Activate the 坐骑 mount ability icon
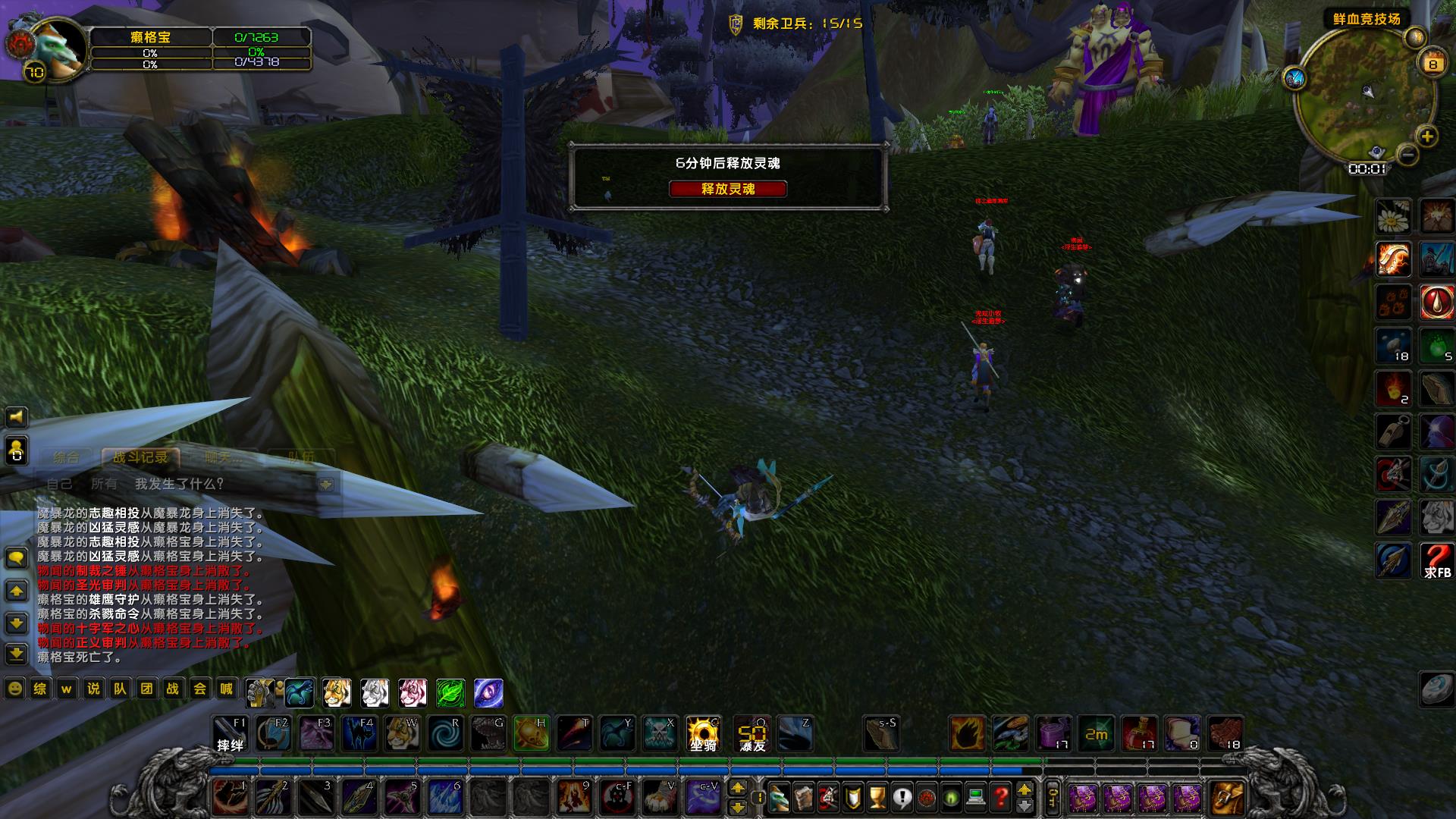1456x819 pixels. [703, 734]
